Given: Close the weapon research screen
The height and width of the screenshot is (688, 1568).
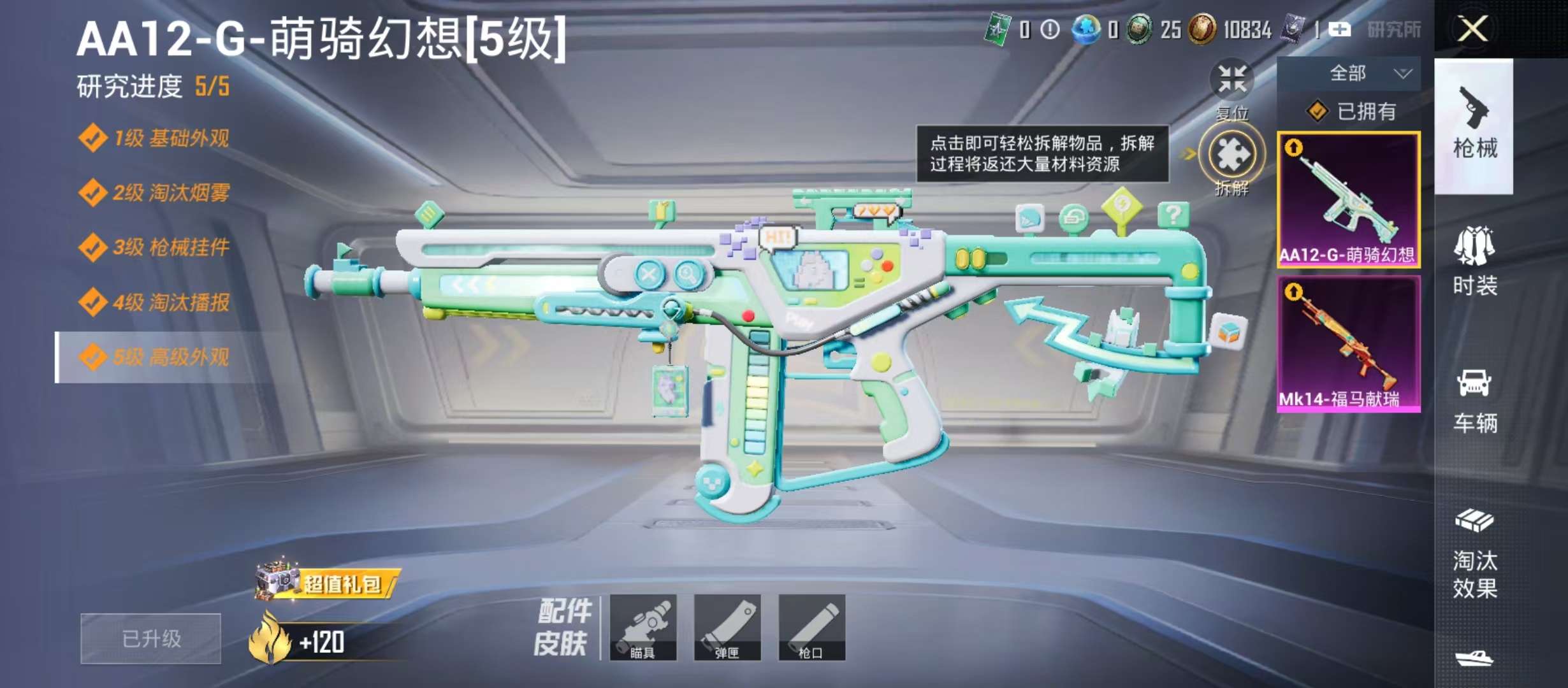Looking at the screenshot, I should (1472, 29).
